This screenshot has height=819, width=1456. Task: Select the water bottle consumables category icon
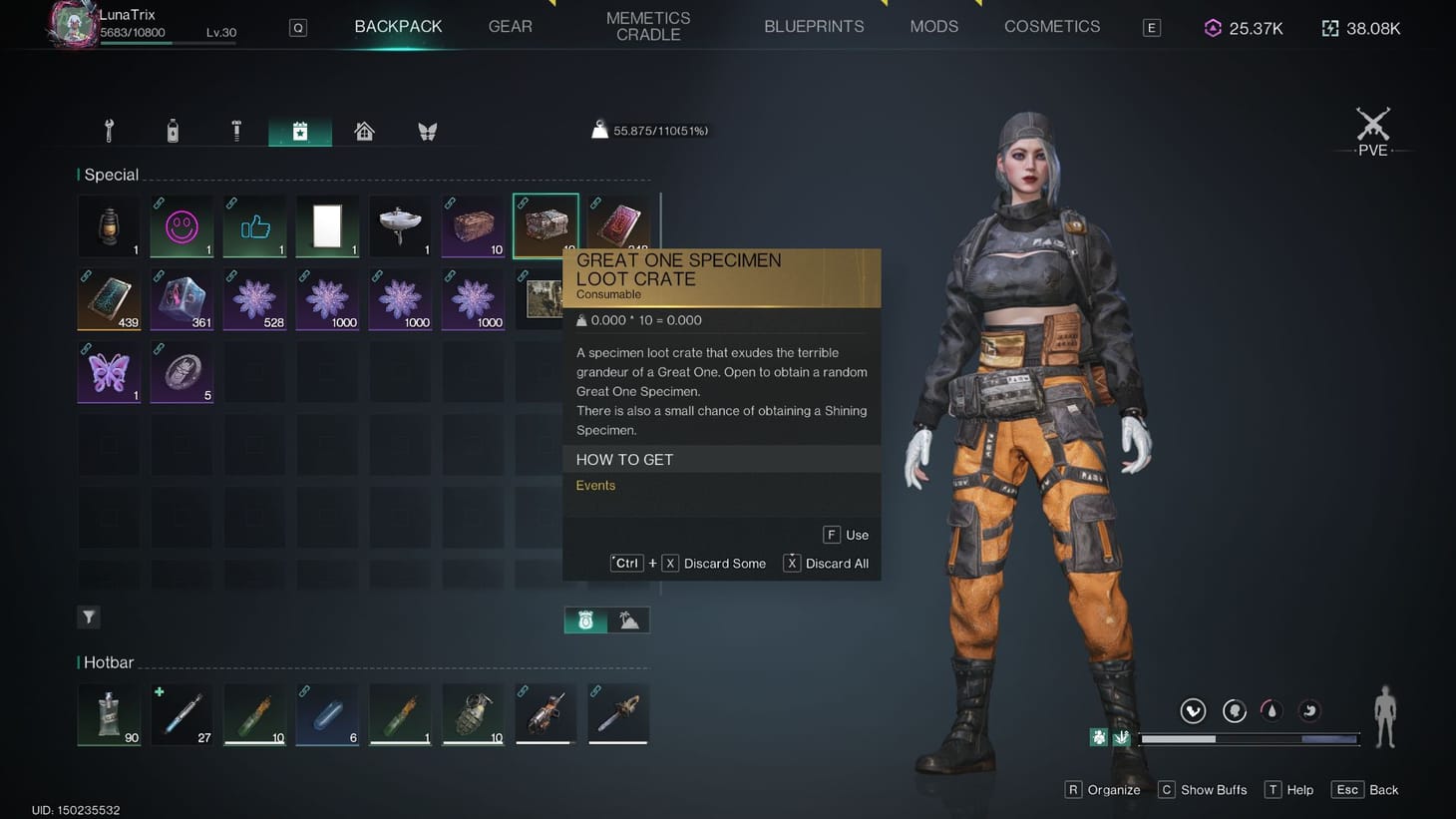click(173, 130)
